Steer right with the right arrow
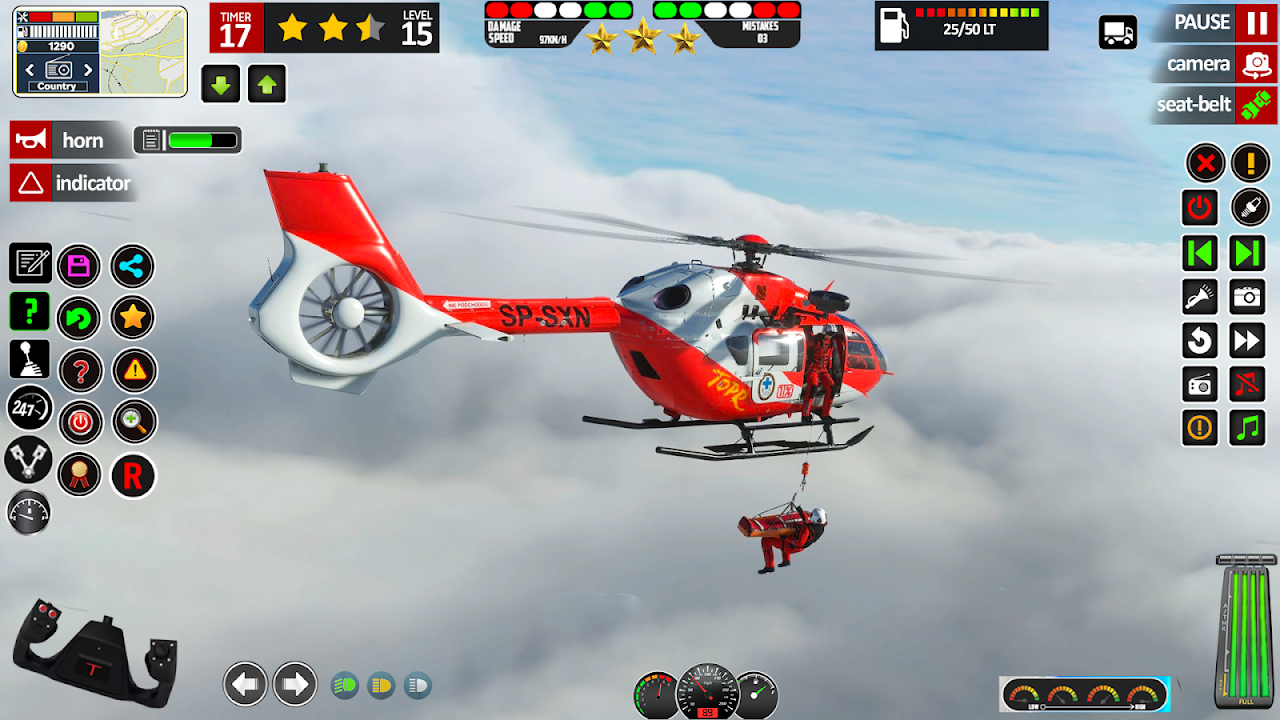Screen dimensions: 1280x720 [x=295, y=684]
